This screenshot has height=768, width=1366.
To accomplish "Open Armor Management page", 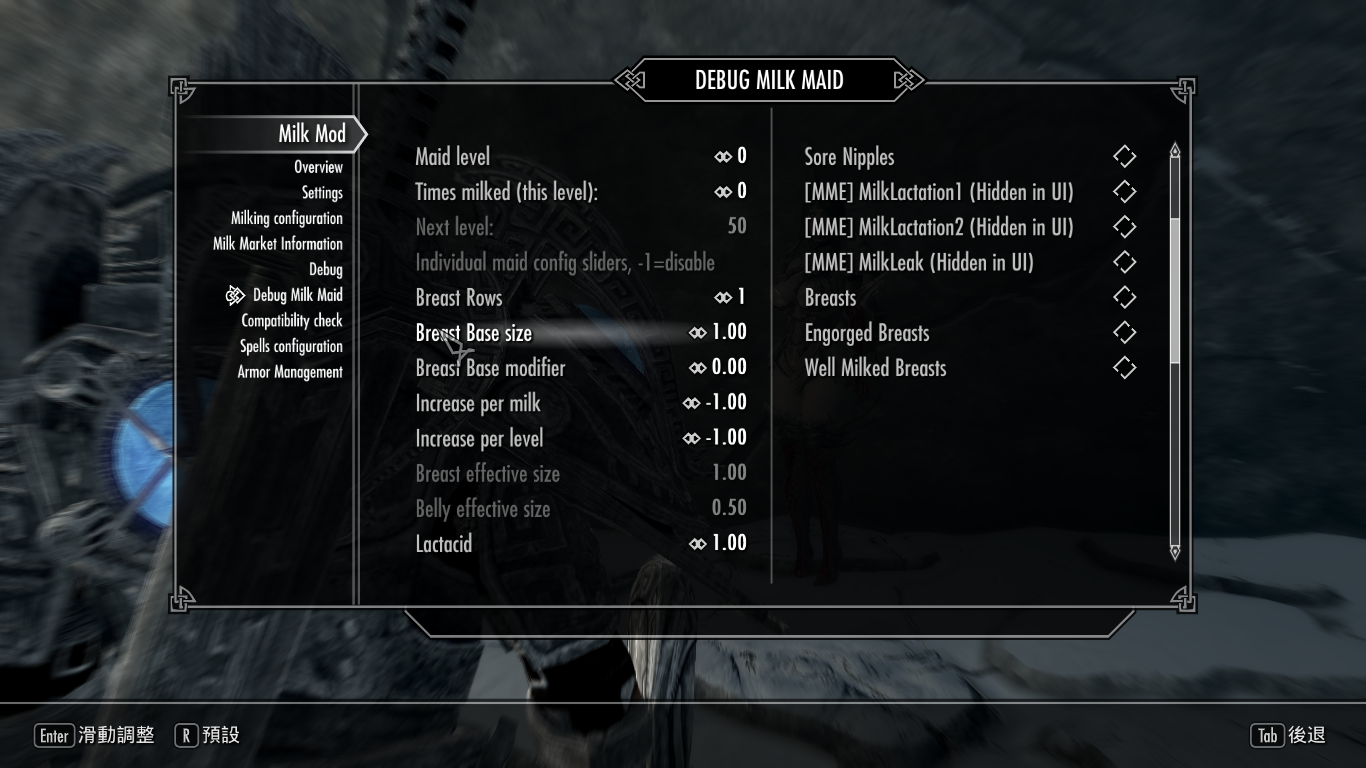I will (290, 372).
